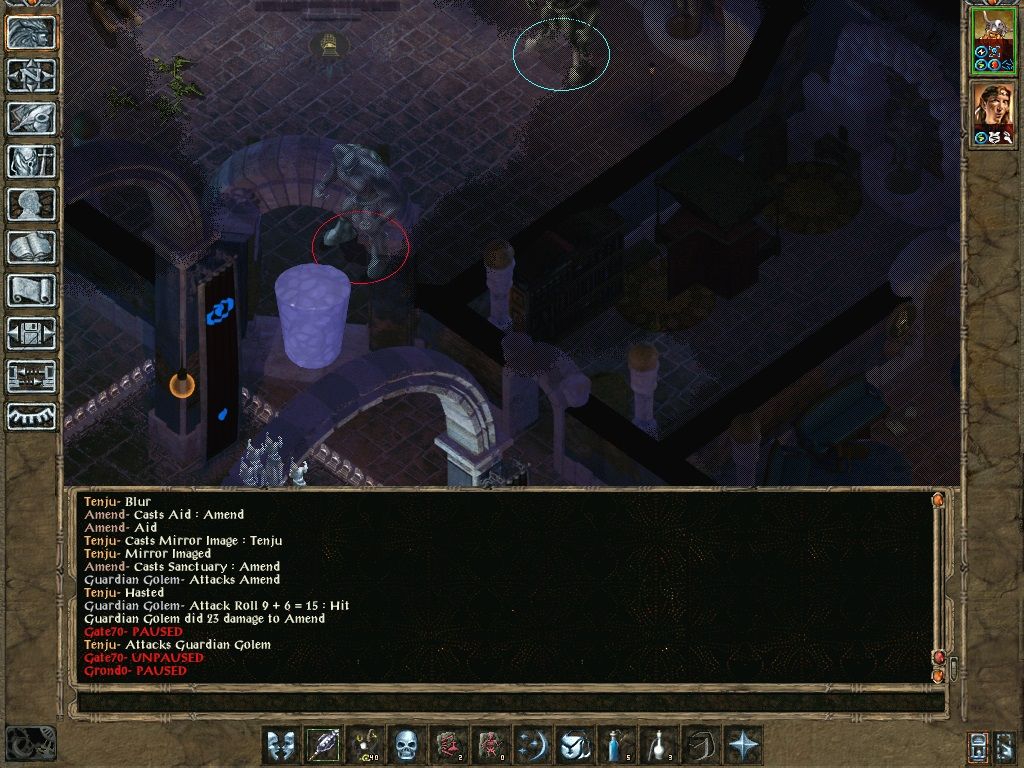The height and width of the screenshot is (768, 1024).
Task: Click the dragon emblem button in bottom-left corner
Action: pyautogui.click(x=30, y=743)
